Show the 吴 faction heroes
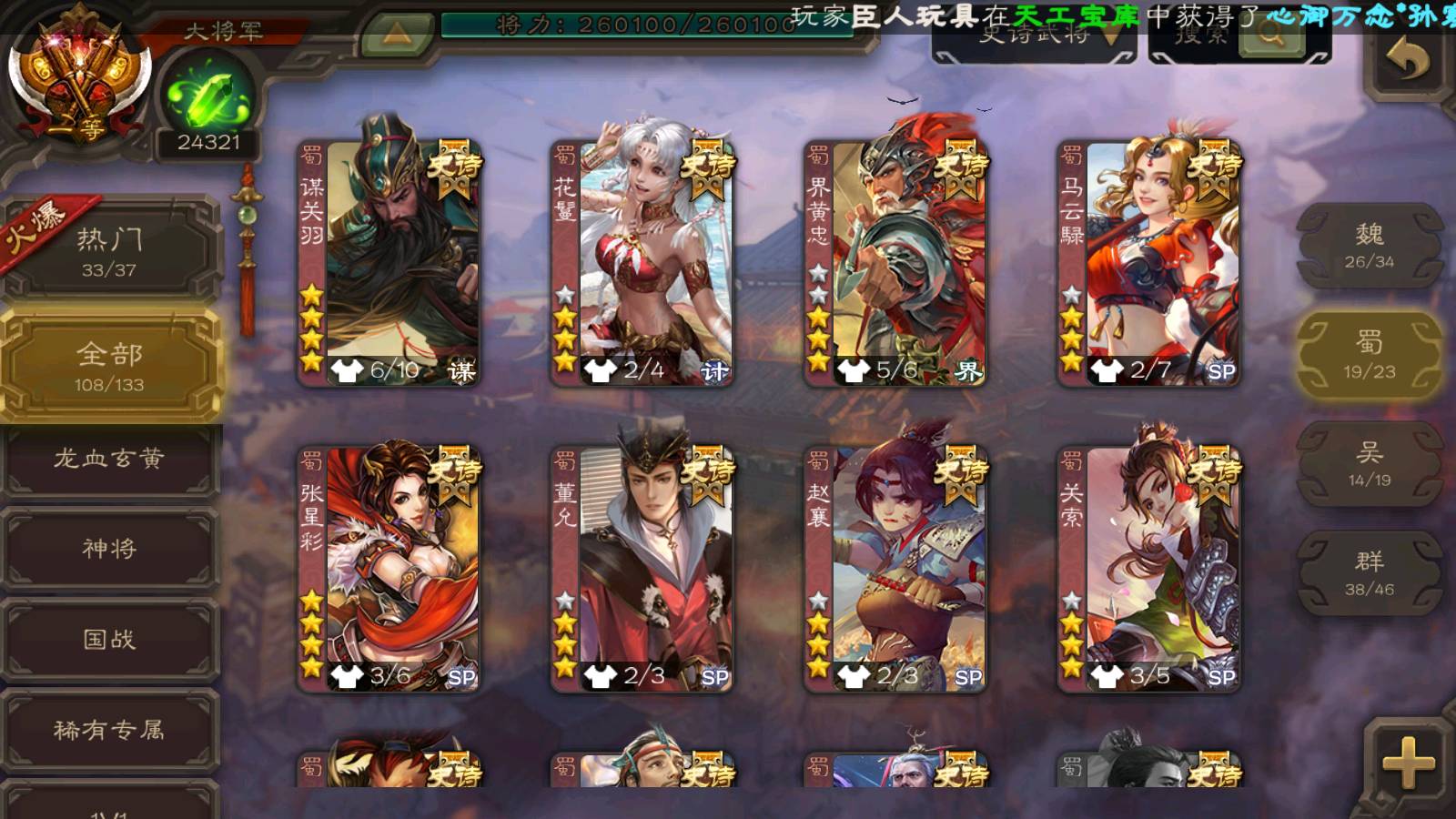 tap(1370, 464)
